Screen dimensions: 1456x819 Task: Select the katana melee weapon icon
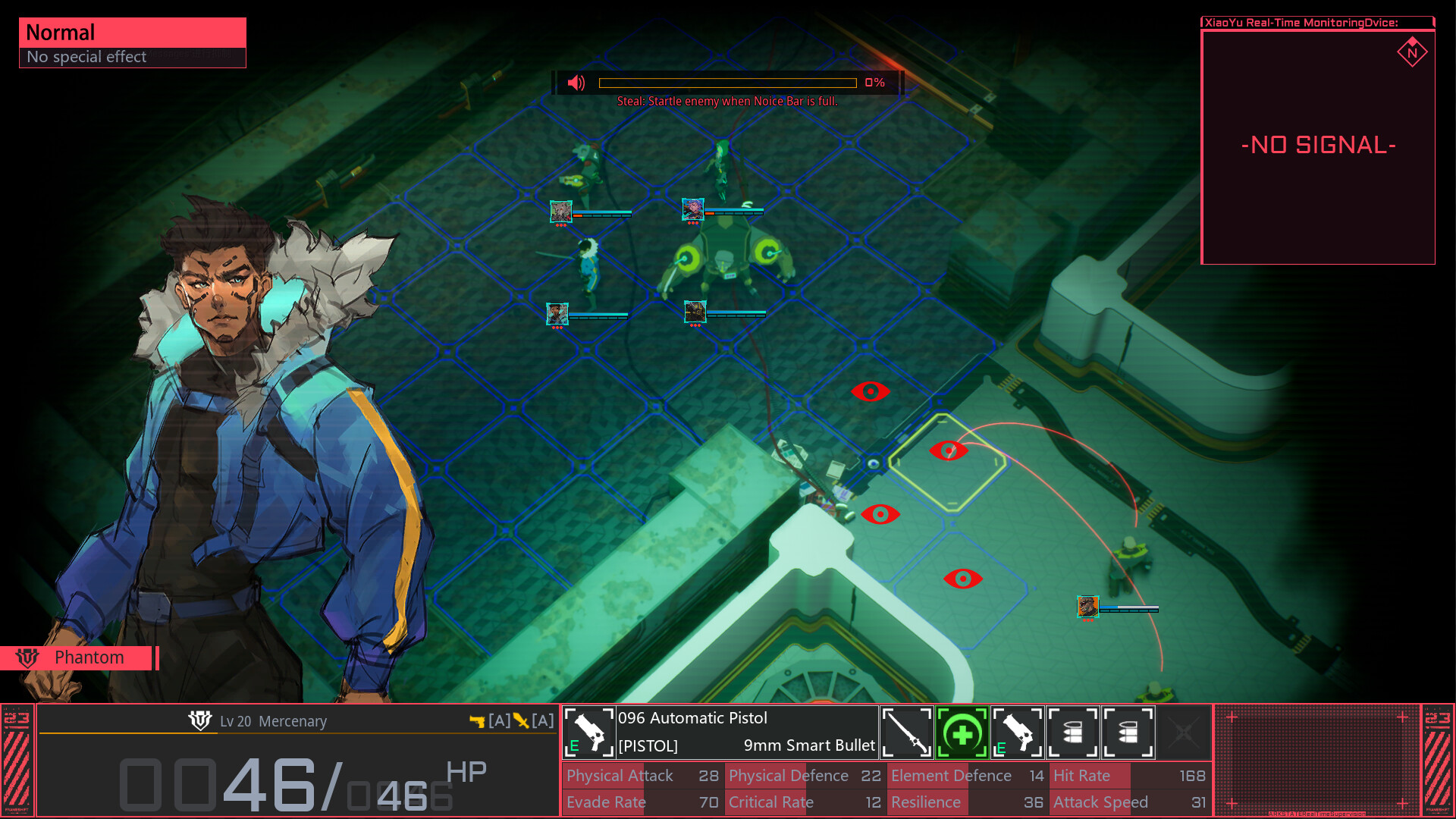(905, 732)
